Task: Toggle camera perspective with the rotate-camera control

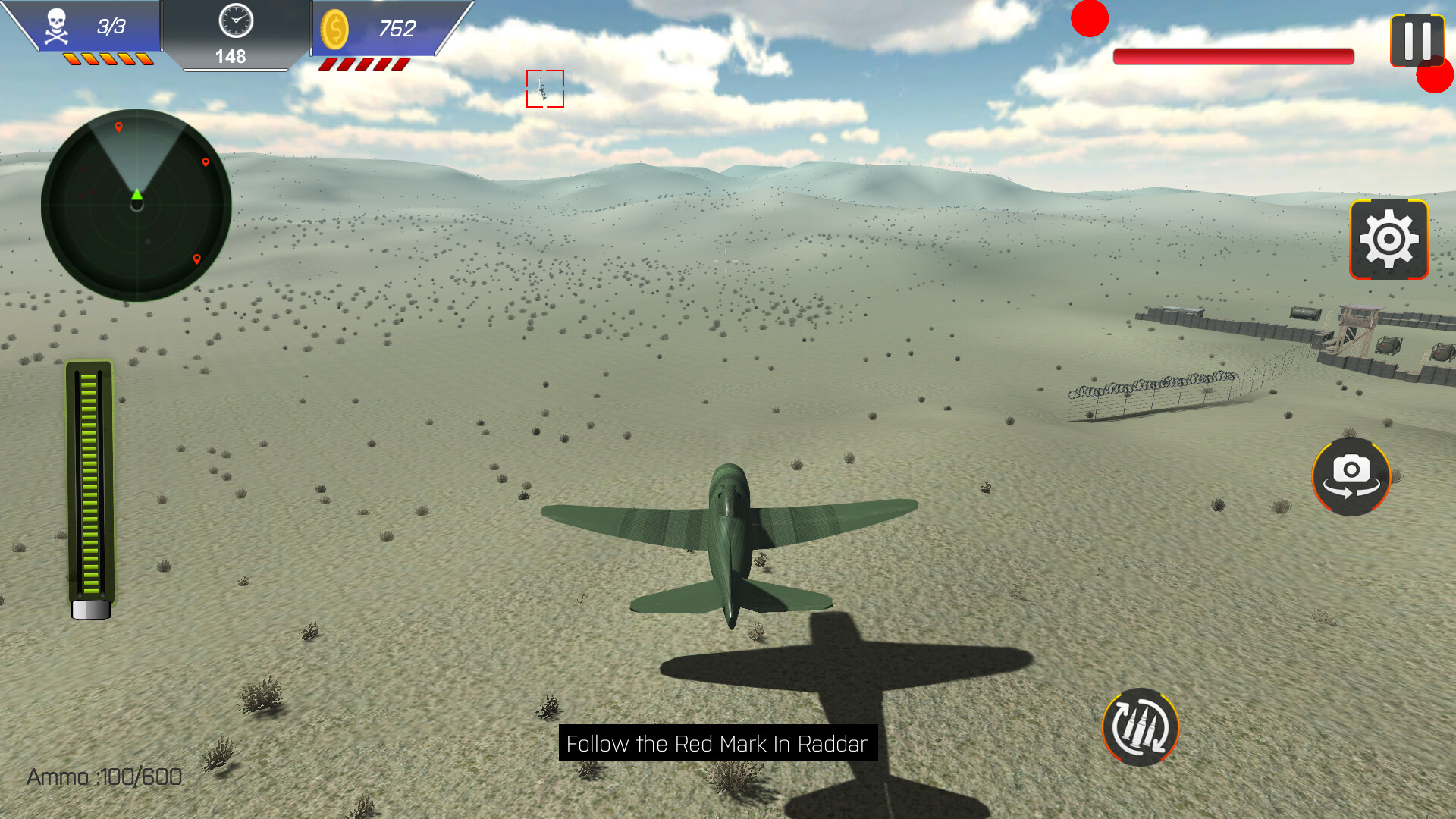Action: (1350, 476)
